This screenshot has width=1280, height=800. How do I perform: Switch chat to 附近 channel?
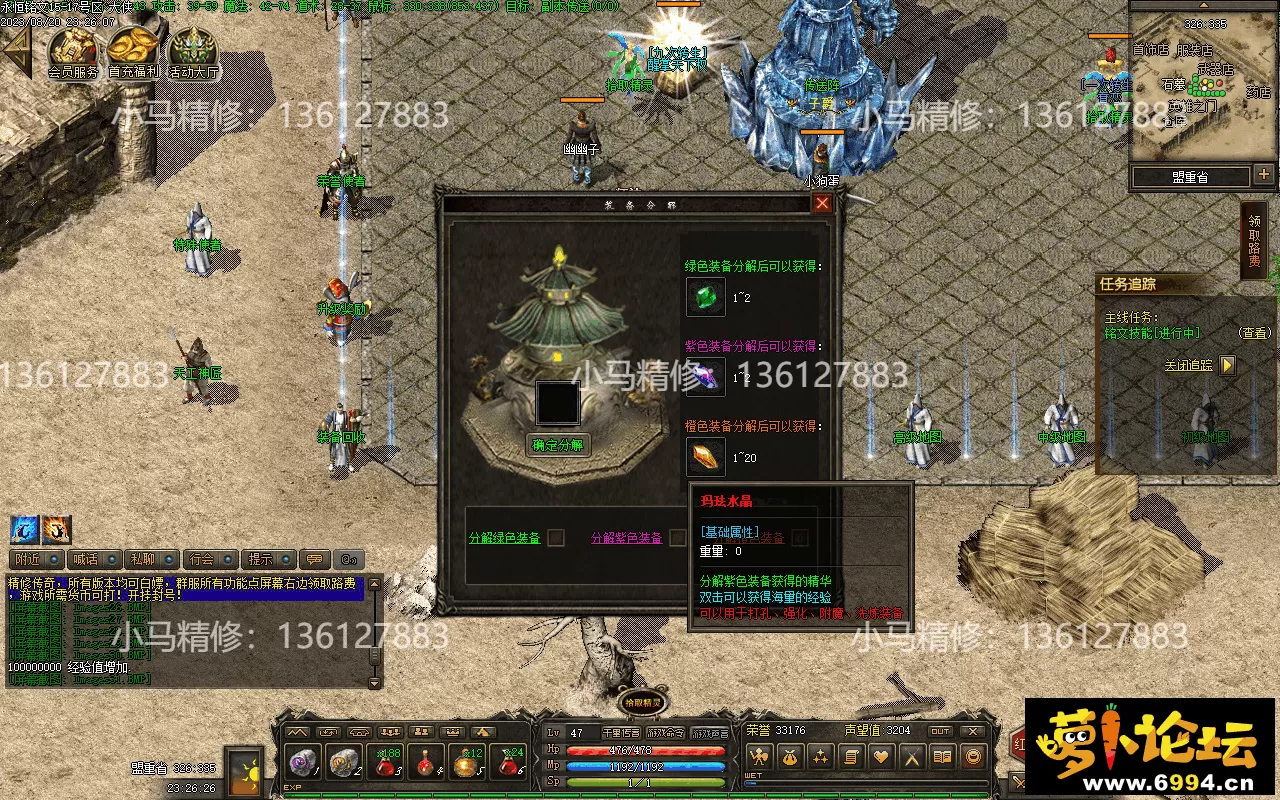[28, 559]
